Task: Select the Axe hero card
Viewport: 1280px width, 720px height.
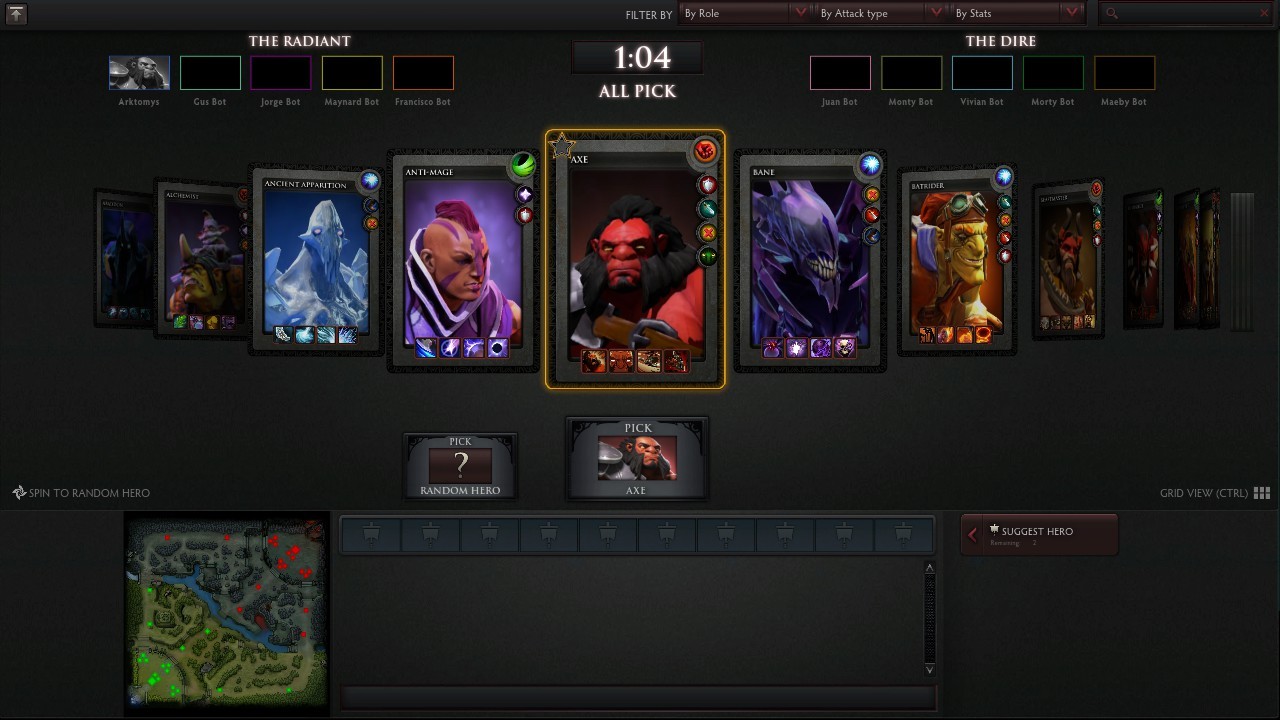Action: point(637,260)
